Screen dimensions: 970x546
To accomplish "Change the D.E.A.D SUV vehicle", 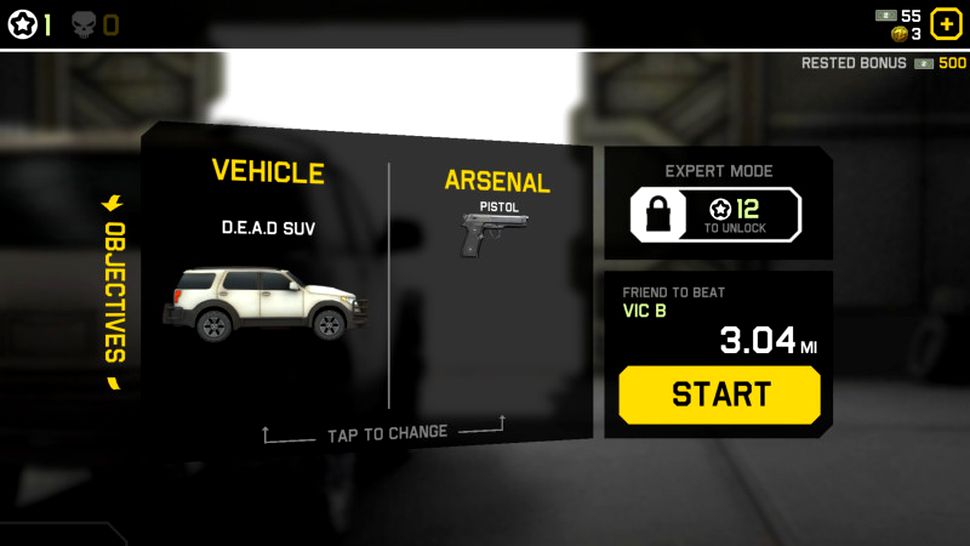I will click(x=266, y=301).
